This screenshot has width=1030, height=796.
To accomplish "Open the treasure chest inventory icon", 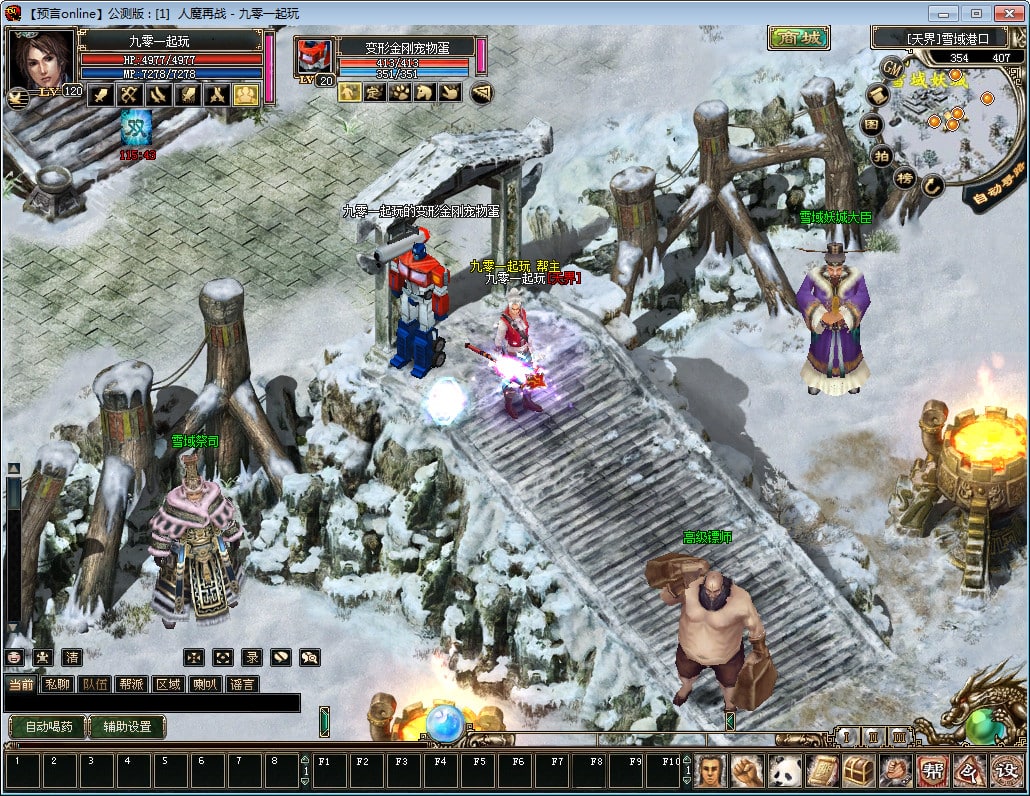I will [857, 771].
